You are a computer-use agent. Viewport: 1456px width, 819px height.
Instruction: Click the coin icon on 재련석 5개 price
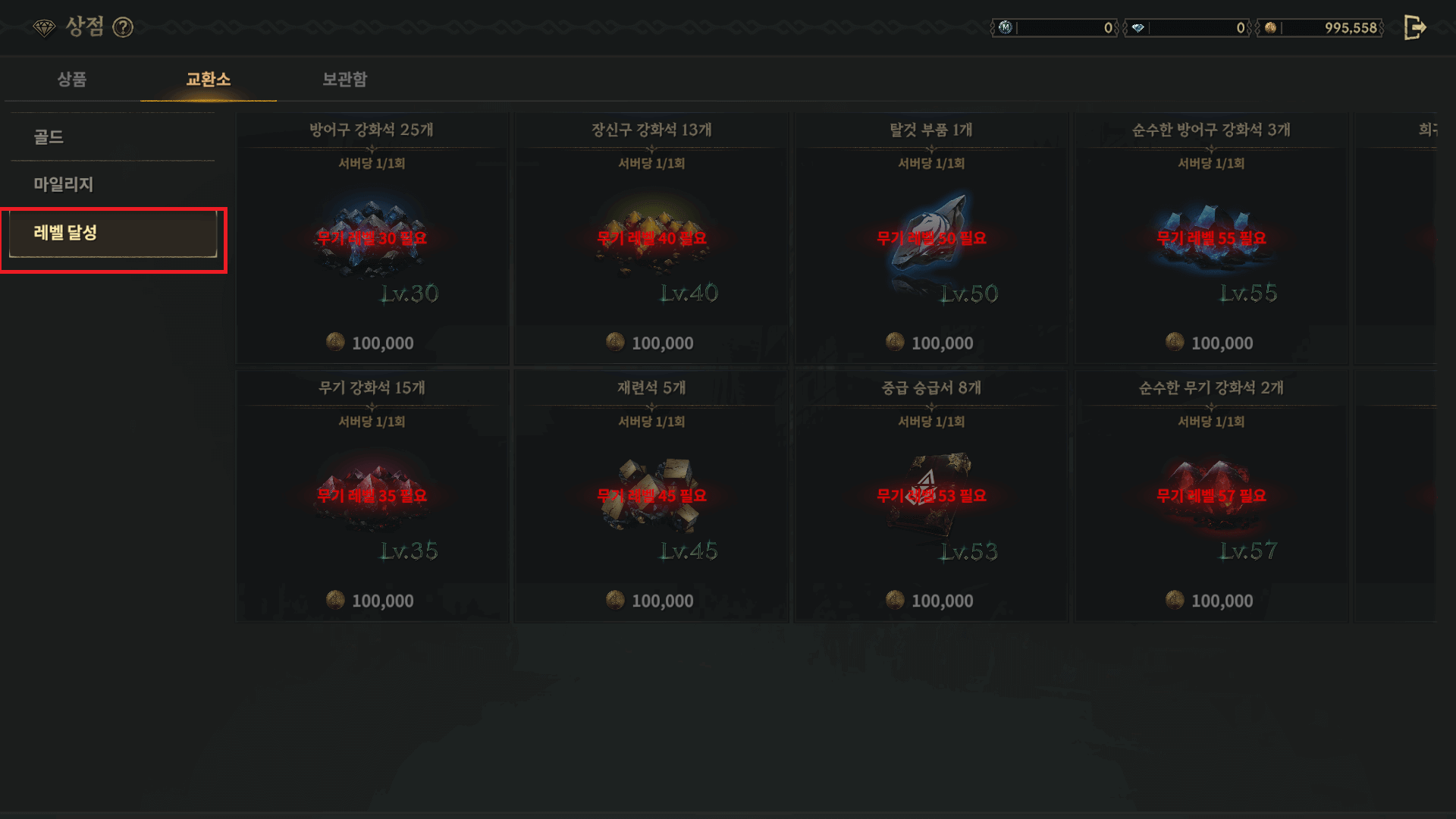613,601
